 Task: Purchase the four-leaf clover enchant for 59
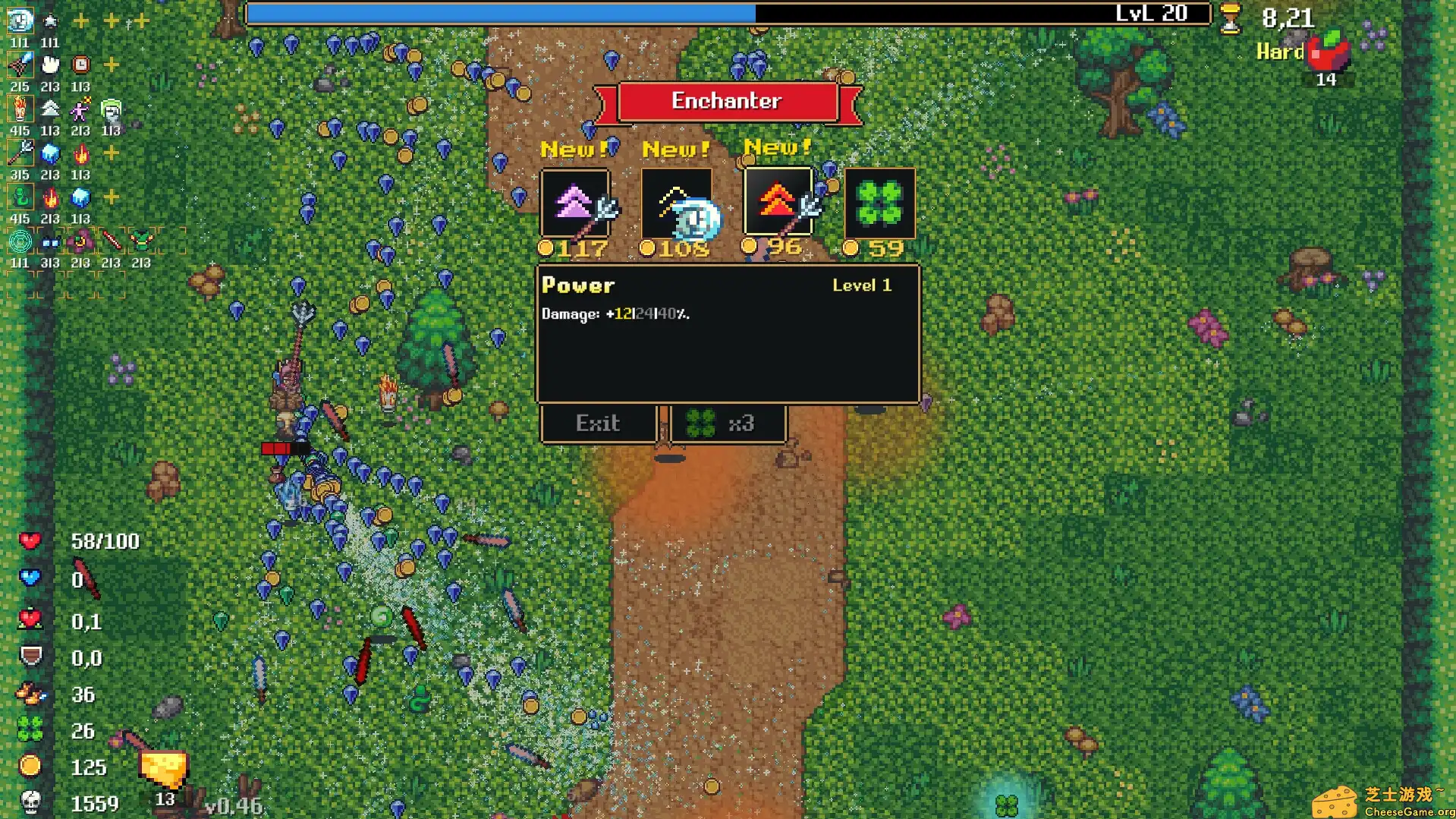click(x=880, y=205)
